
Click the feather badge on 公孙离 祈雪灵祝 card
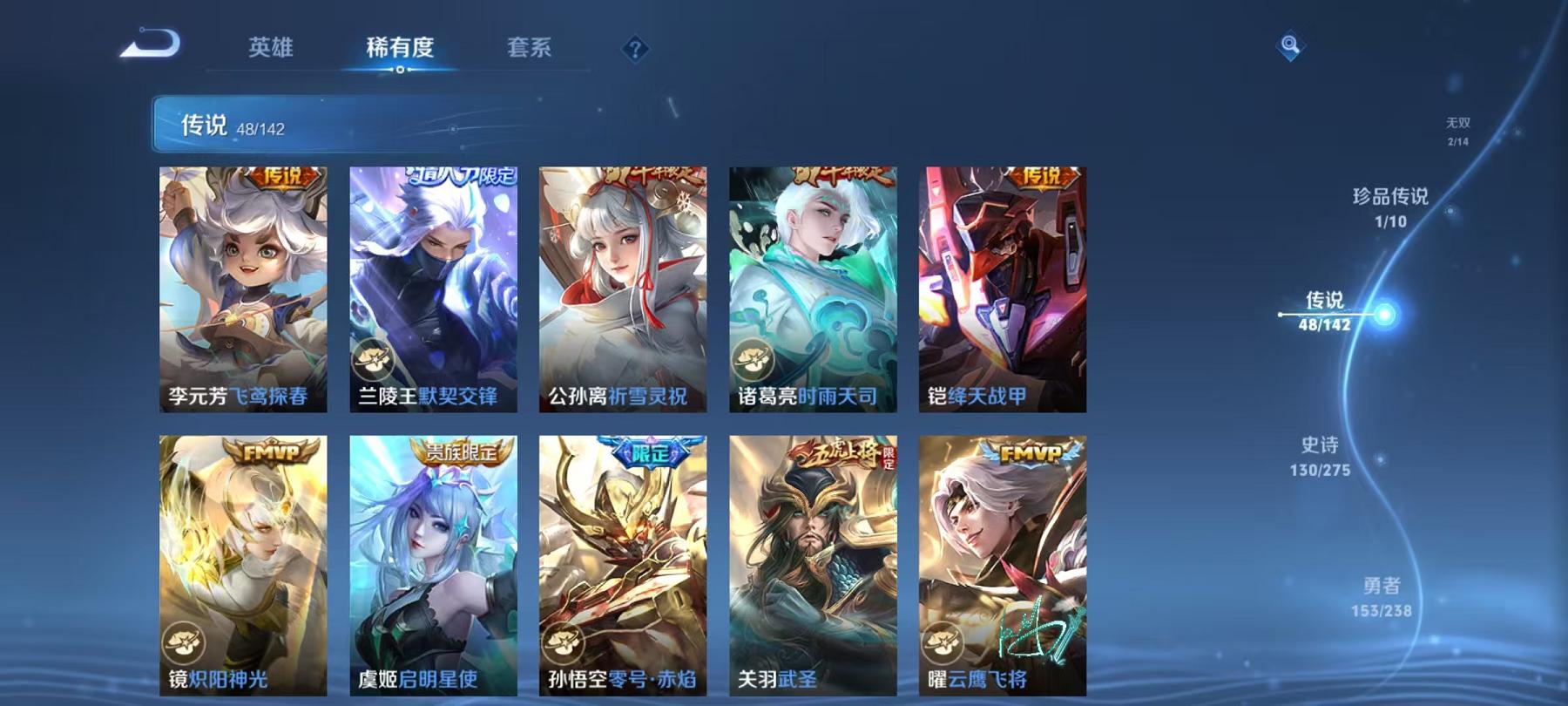tap(564, 358)
